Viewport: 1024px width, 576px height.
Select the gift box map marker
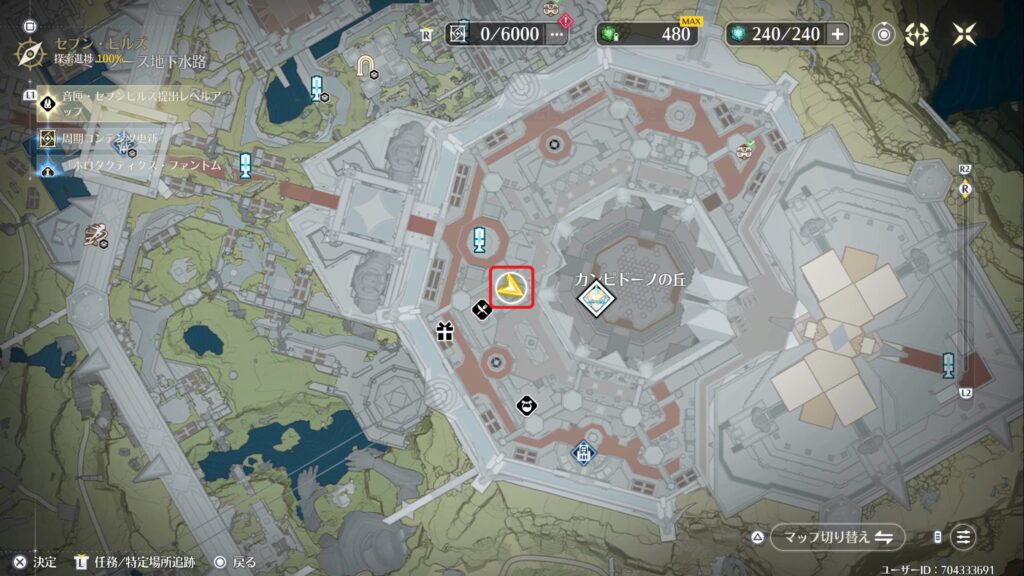(x=445, y=331)
